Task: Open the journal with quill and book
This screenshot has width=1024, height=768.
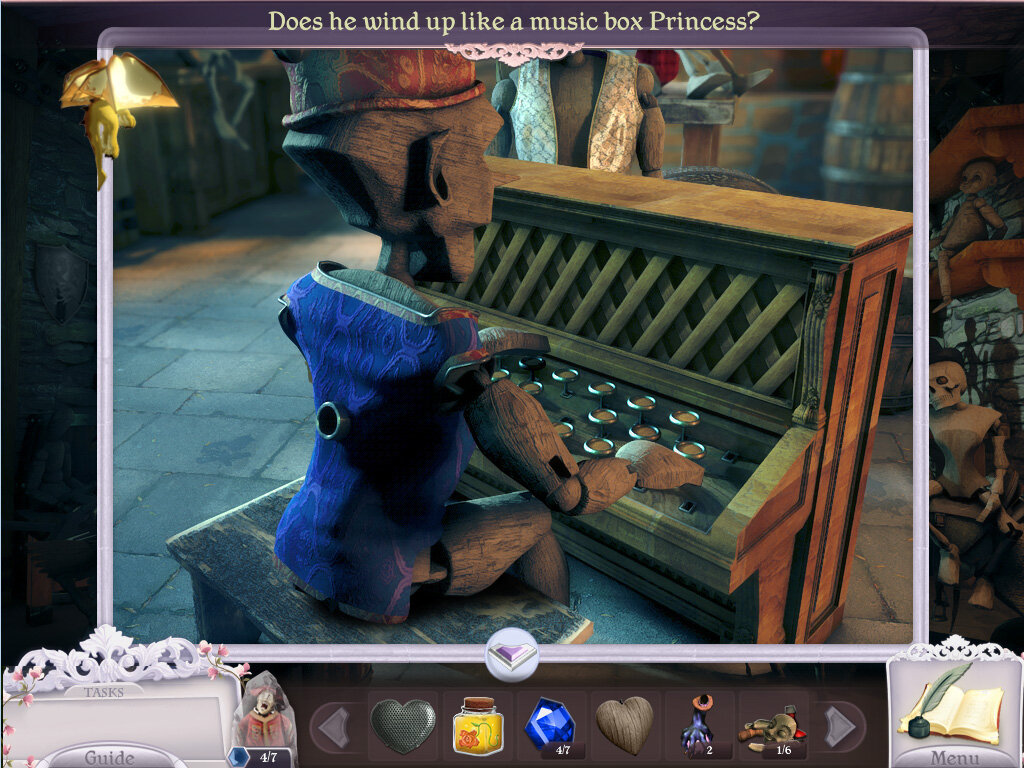Action: [x=950, y=707]
